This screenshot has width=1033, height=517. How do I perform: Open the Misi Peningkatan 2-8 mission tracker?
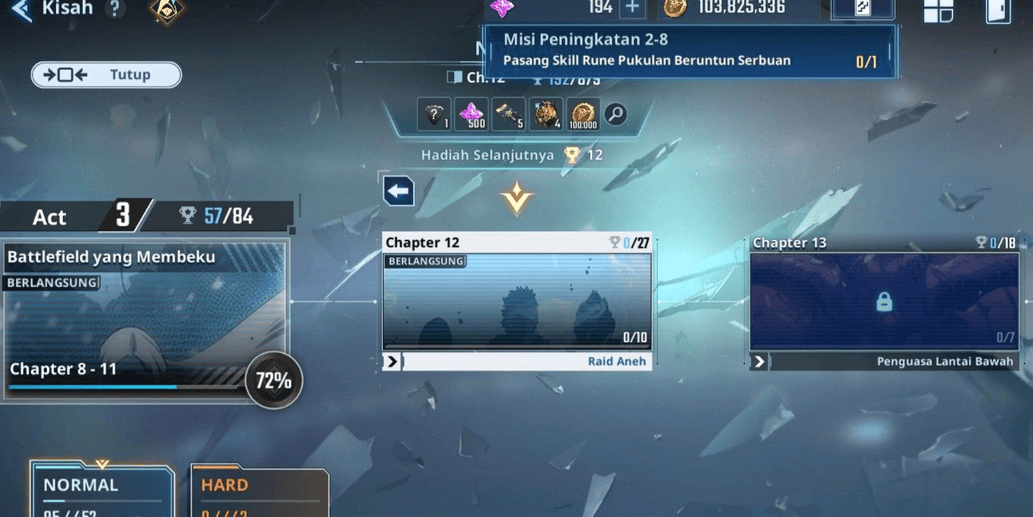point(690,50)
